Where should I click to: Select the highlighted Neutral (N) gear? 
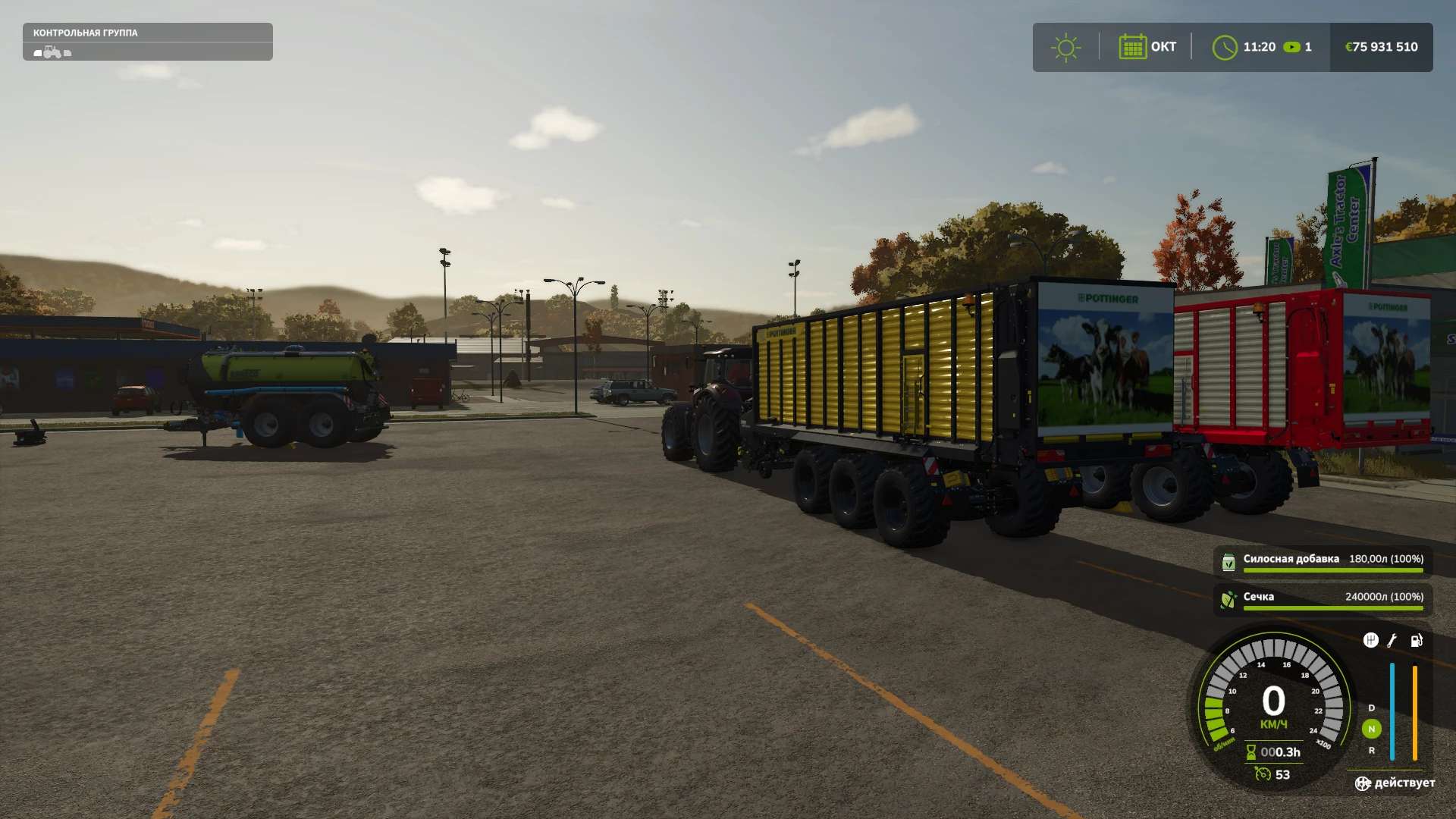click(1371, 729)
